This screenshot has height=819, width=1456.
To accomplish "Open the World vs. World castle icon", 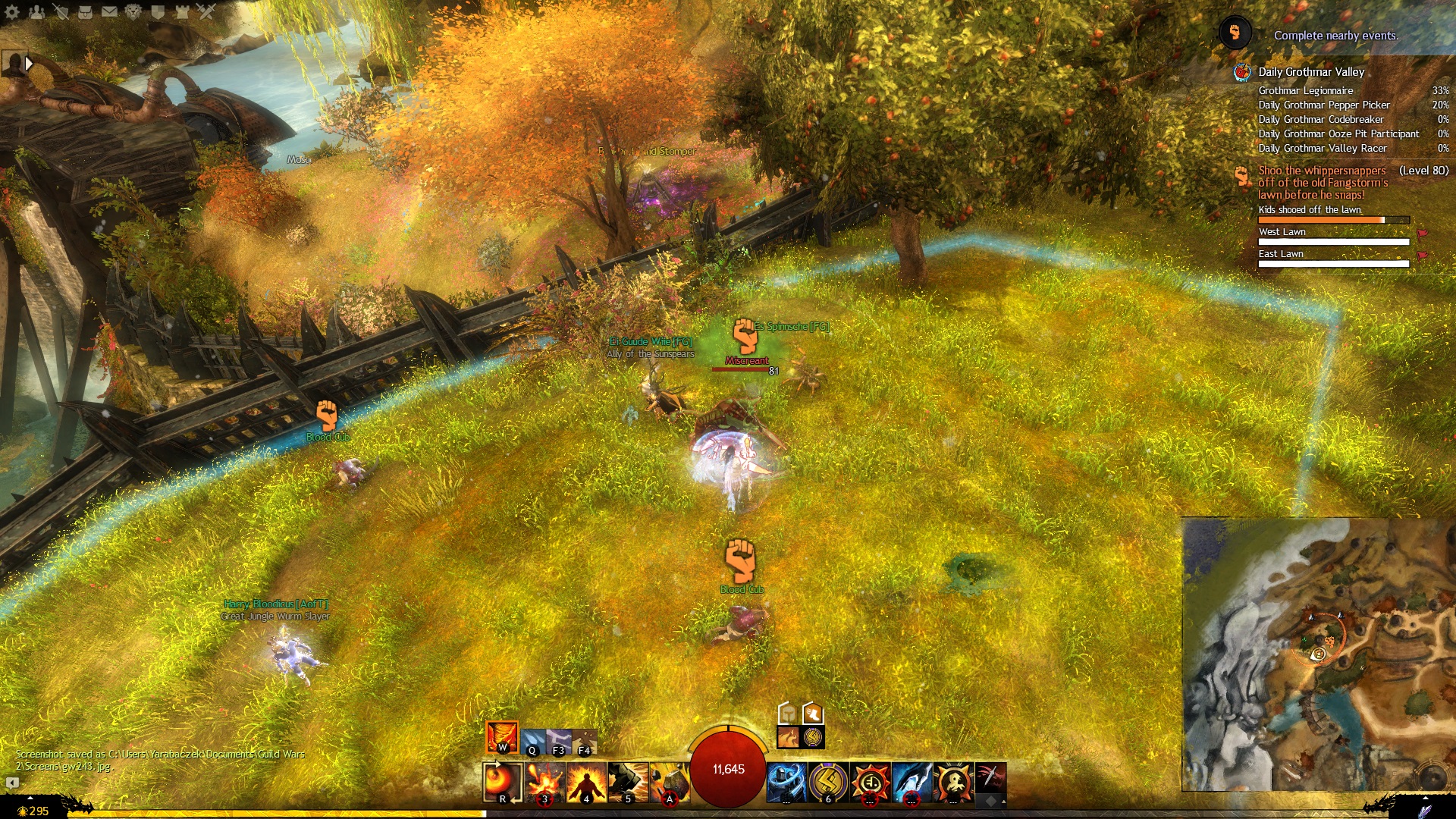I will point(182,11).
